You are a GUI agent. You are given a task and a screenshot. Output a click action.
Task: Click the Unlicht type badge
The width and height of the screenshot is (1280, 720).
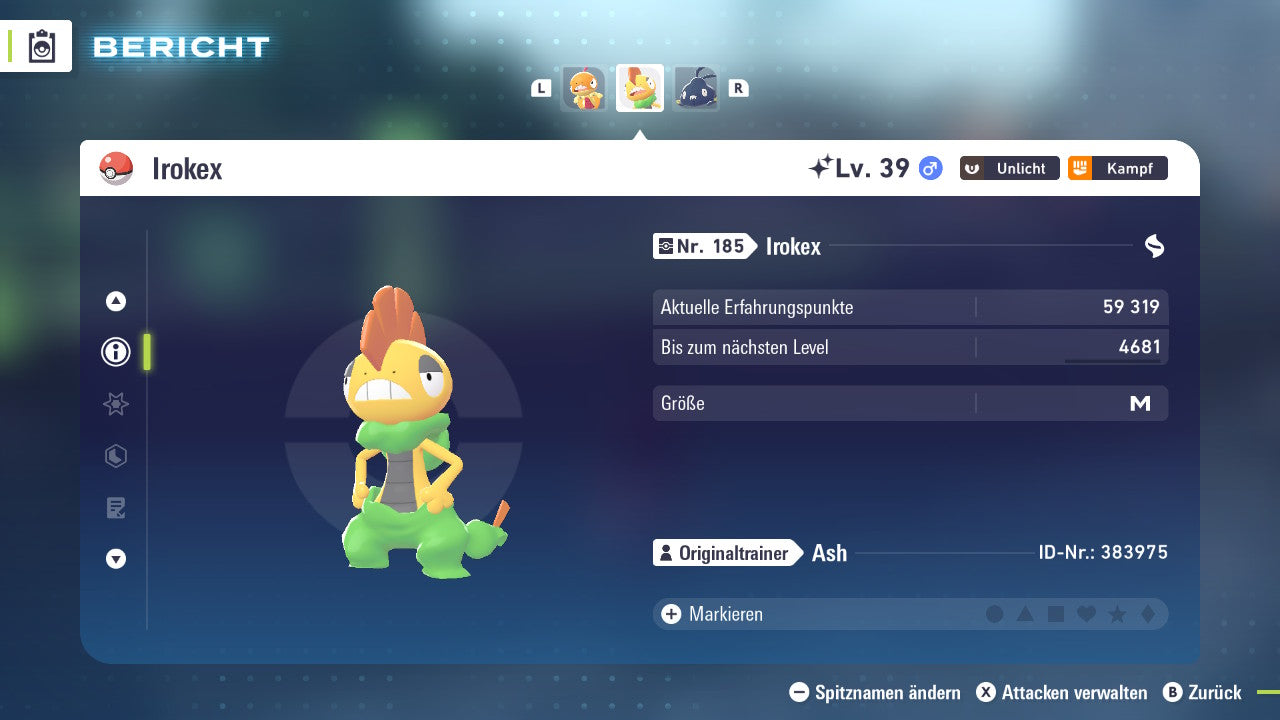[1009, 168]
